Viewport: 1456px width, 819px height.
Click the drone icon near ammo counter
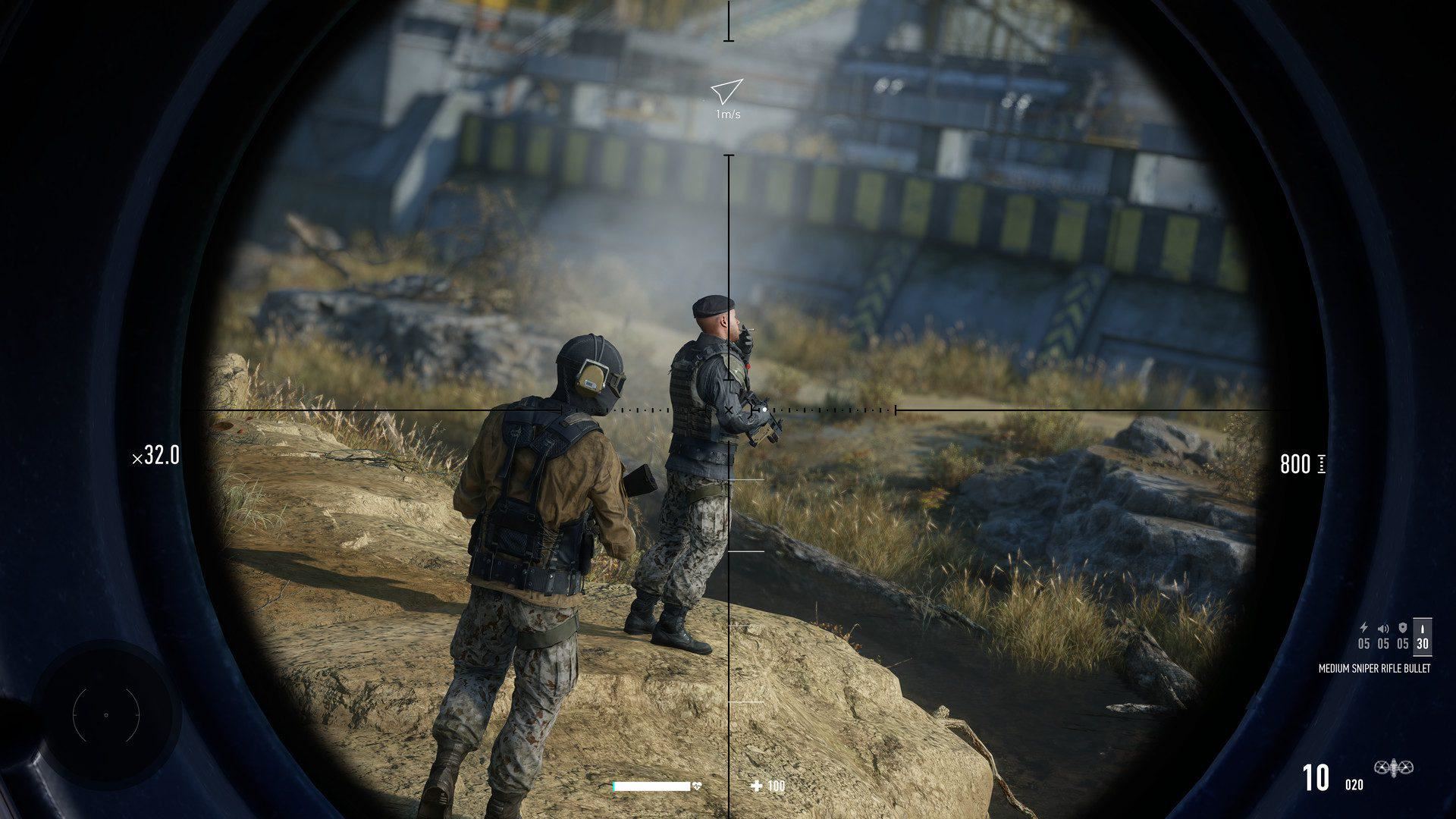point(1393,768)
